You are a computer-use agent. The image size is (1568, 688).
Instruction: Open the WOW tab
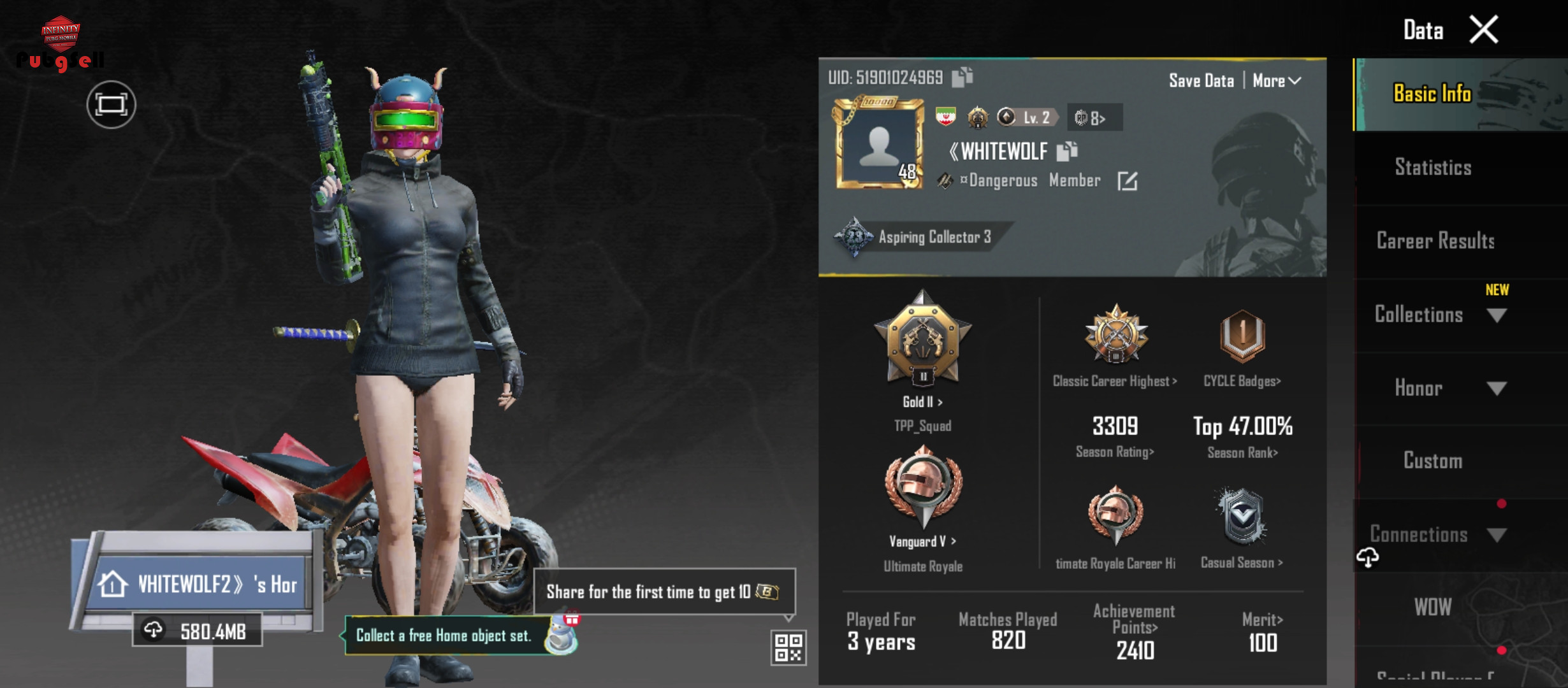tap(1433, 608)
